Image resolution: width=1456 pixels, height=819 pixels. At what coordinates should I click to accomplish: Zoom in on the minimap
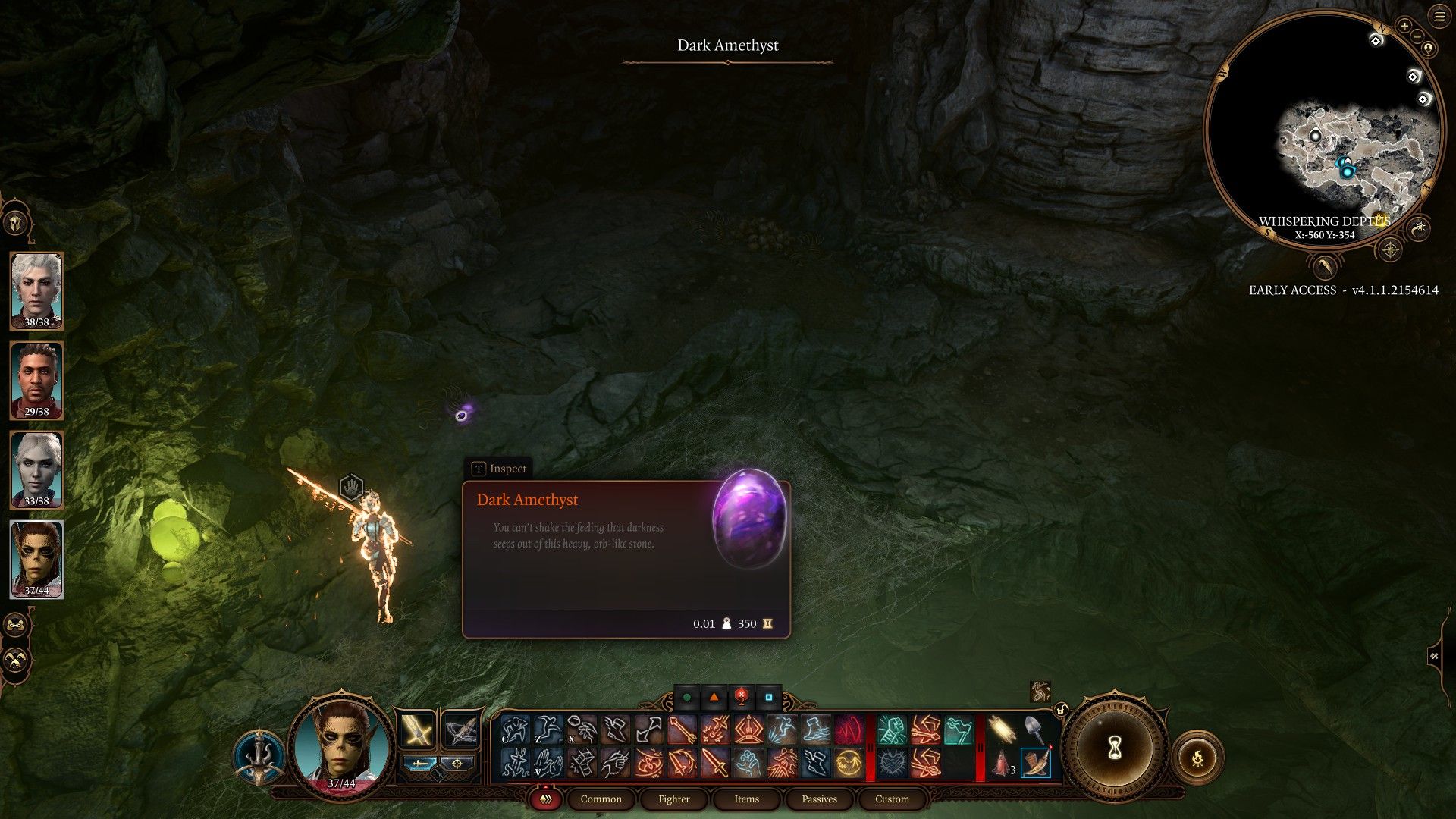[1404, 27]
